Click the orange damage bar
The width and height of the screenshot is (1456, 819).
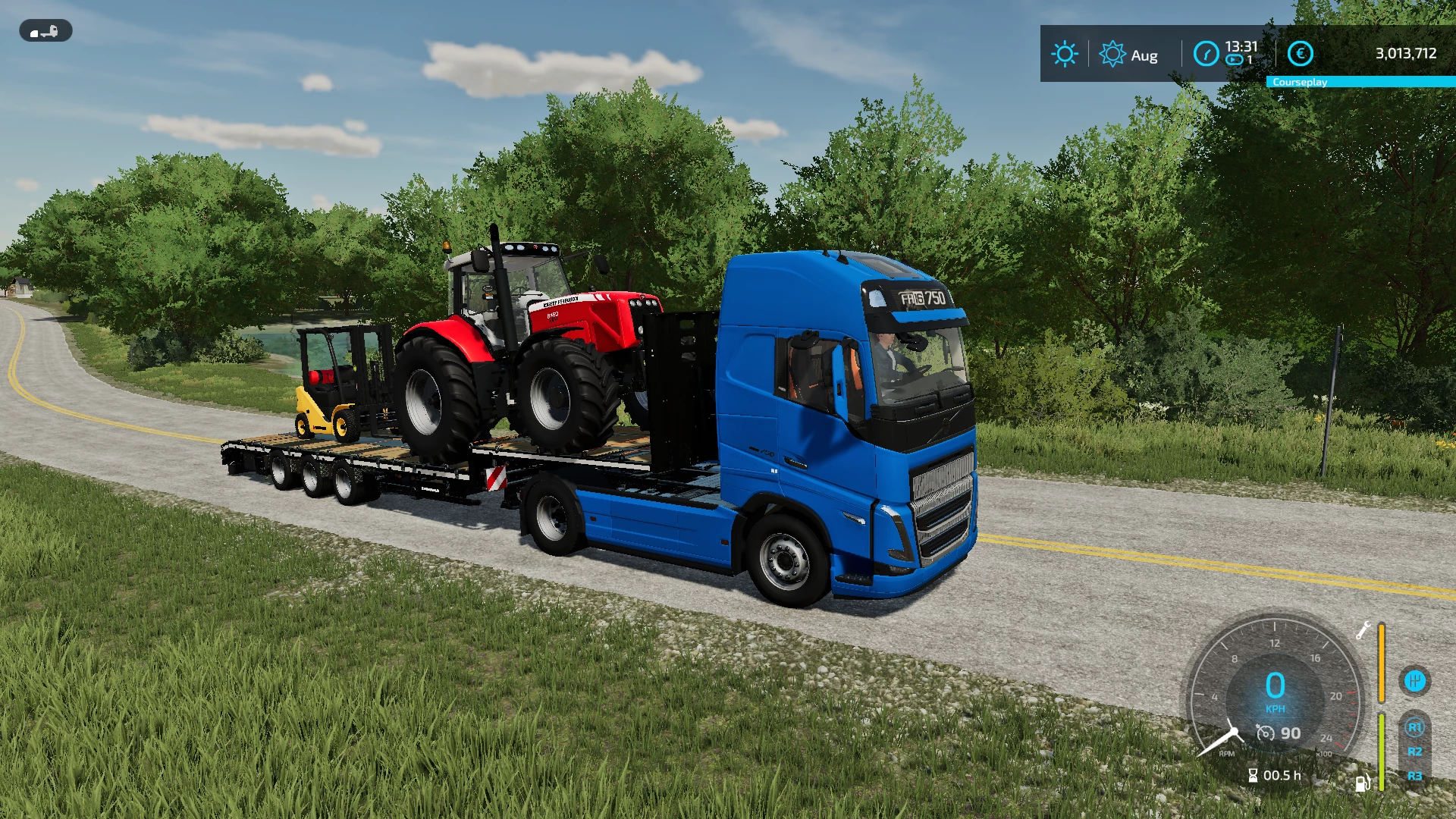[x=1381, y=662]
